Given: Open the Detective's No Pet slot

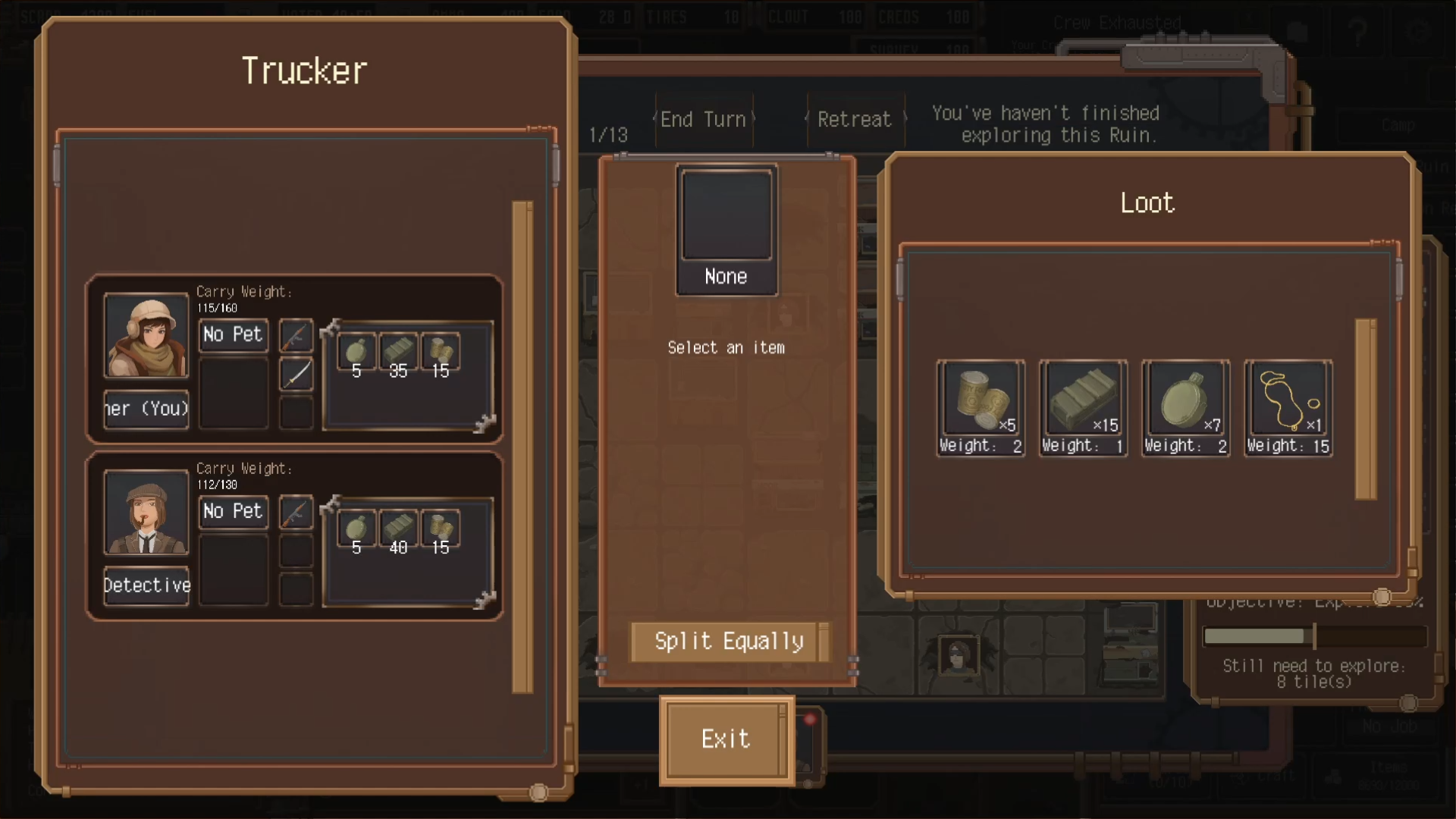Looking at the screenshot, I should pos(233,511).
